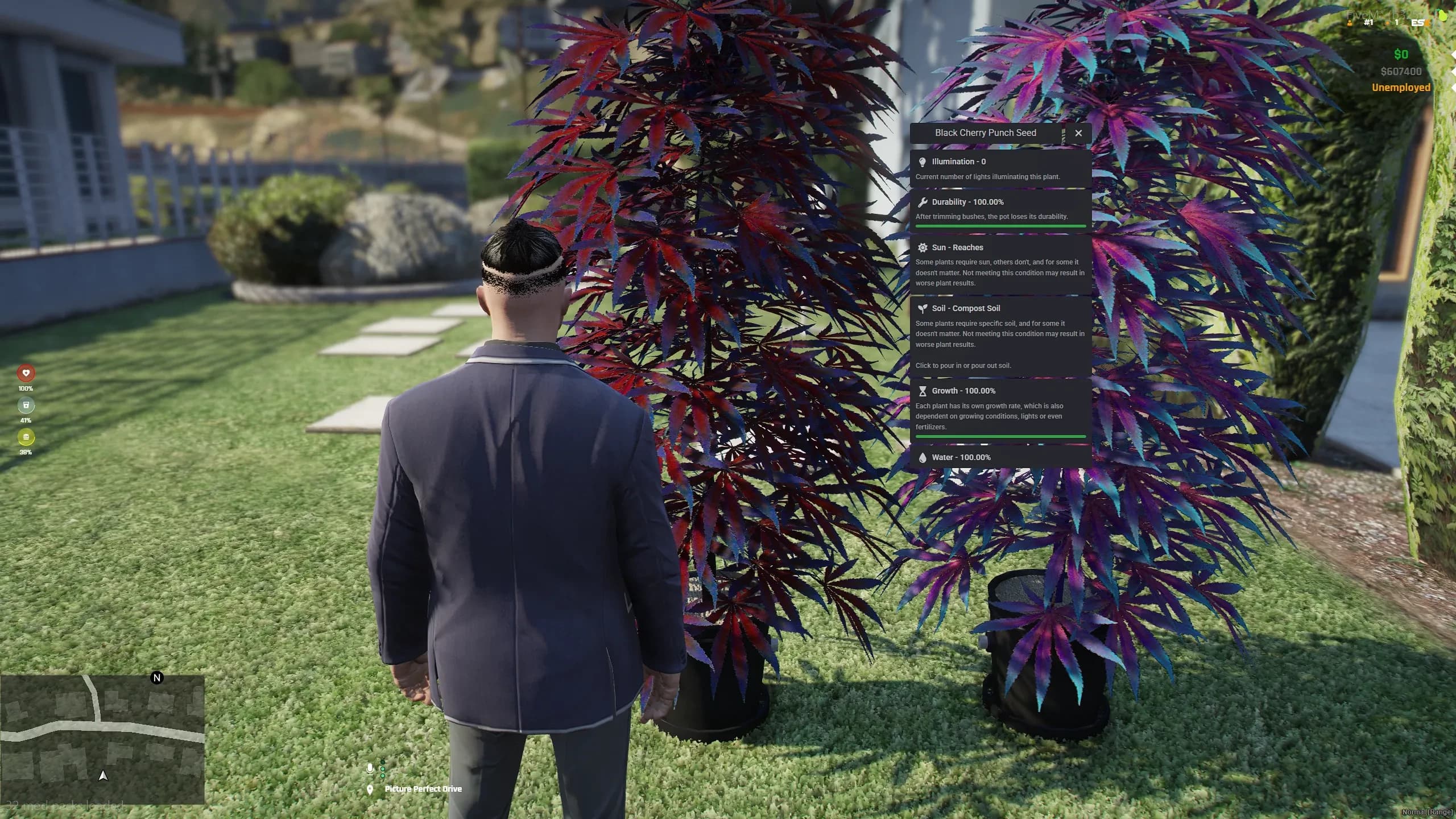
Task: Click the thirst drink cup icon
Action: [x=26, y=406]
